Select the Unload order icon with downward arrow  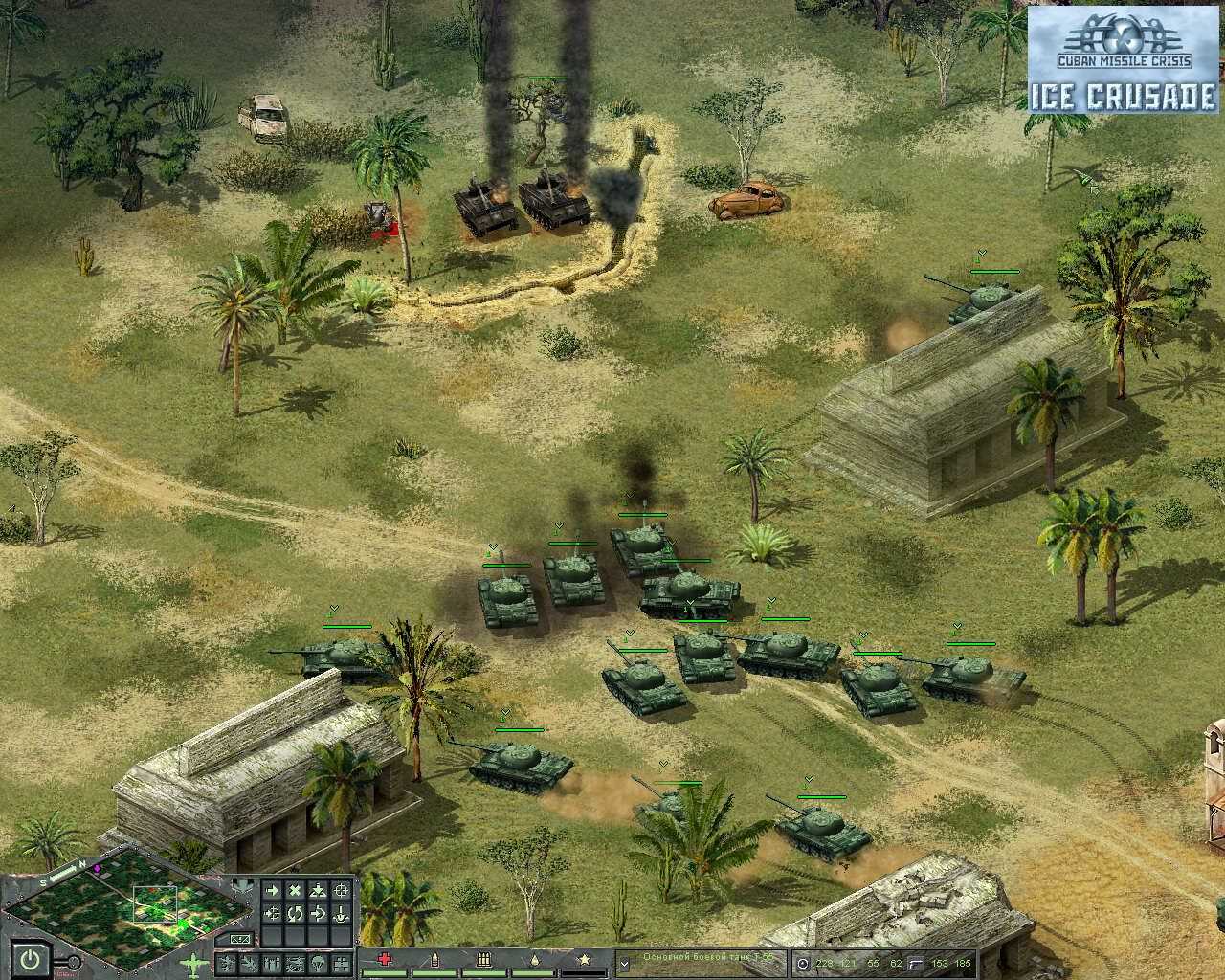pyautogui.click(x=340, y=914)
